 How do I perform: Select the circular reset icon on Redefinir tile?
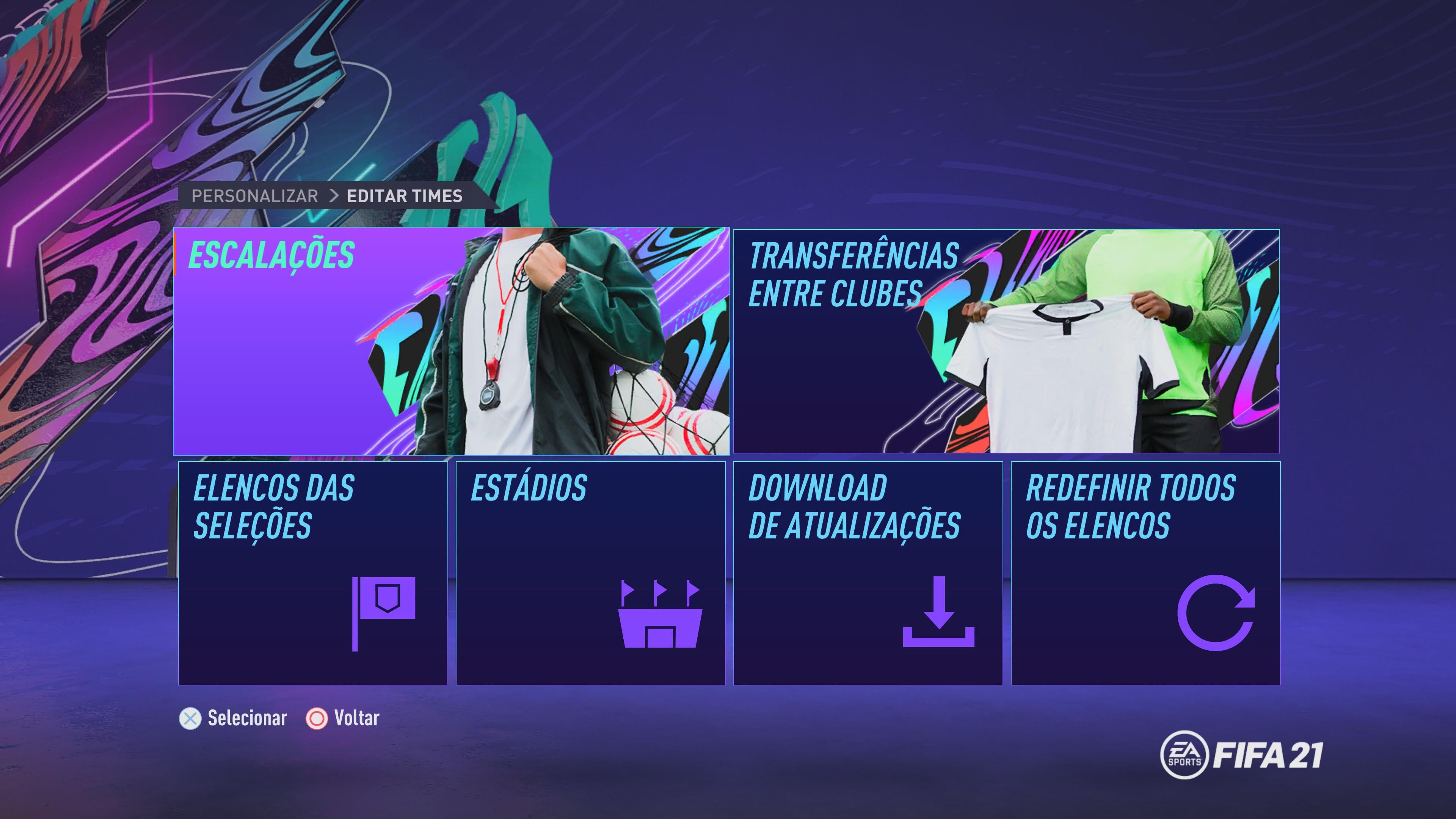1215,612
